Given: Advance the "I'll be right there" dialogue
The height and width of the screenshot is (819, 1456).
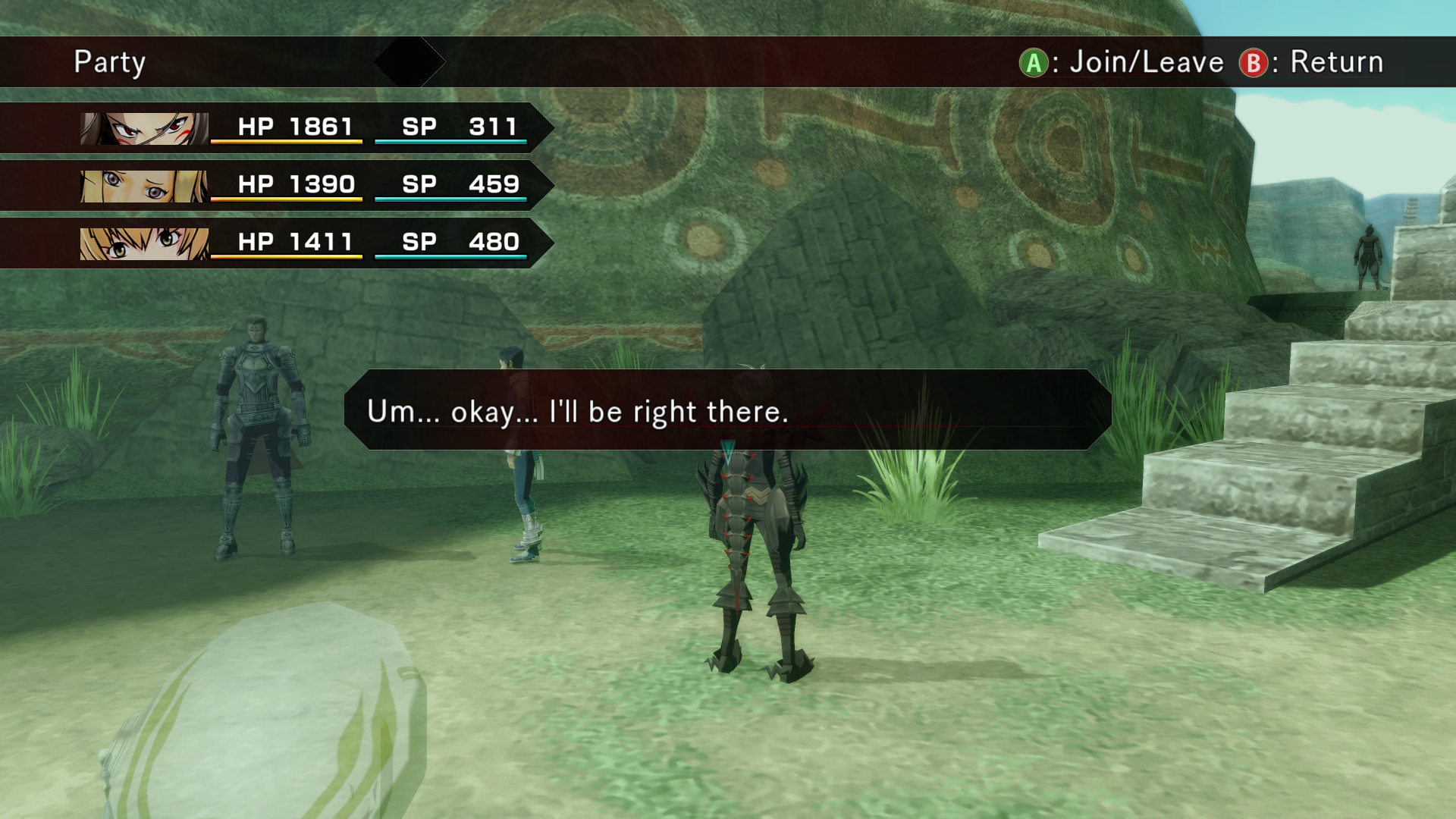Looking at the screenshot, I should click(727, 410).
